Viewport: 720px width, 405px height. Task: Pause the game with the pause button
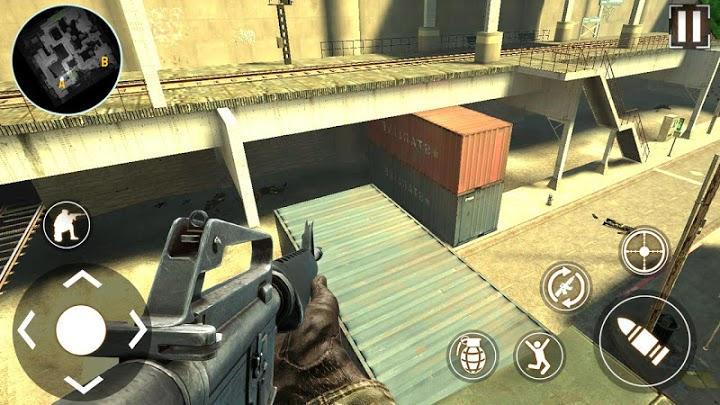pos(689,27)
